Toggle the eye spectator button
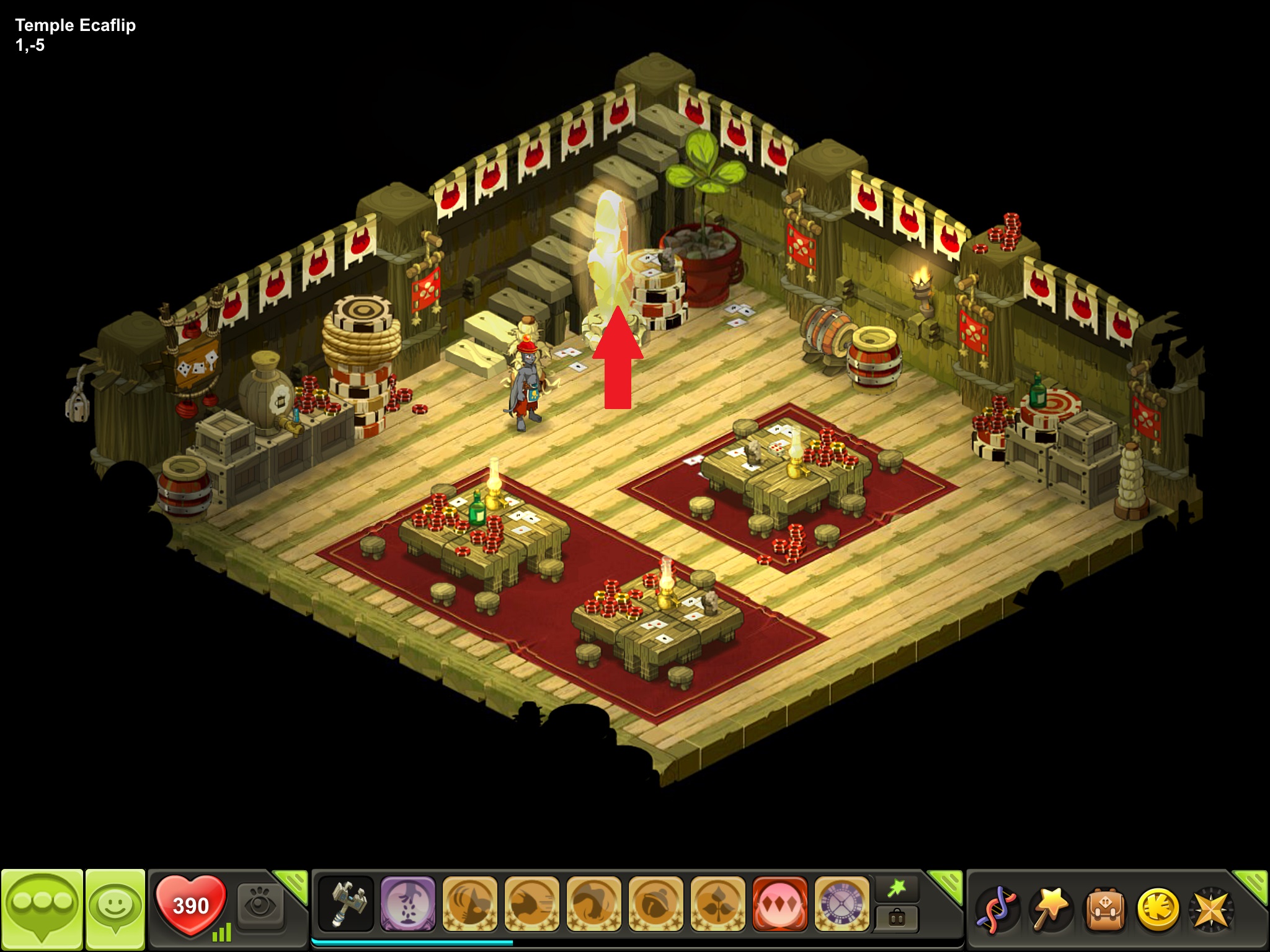 (260, 906)
